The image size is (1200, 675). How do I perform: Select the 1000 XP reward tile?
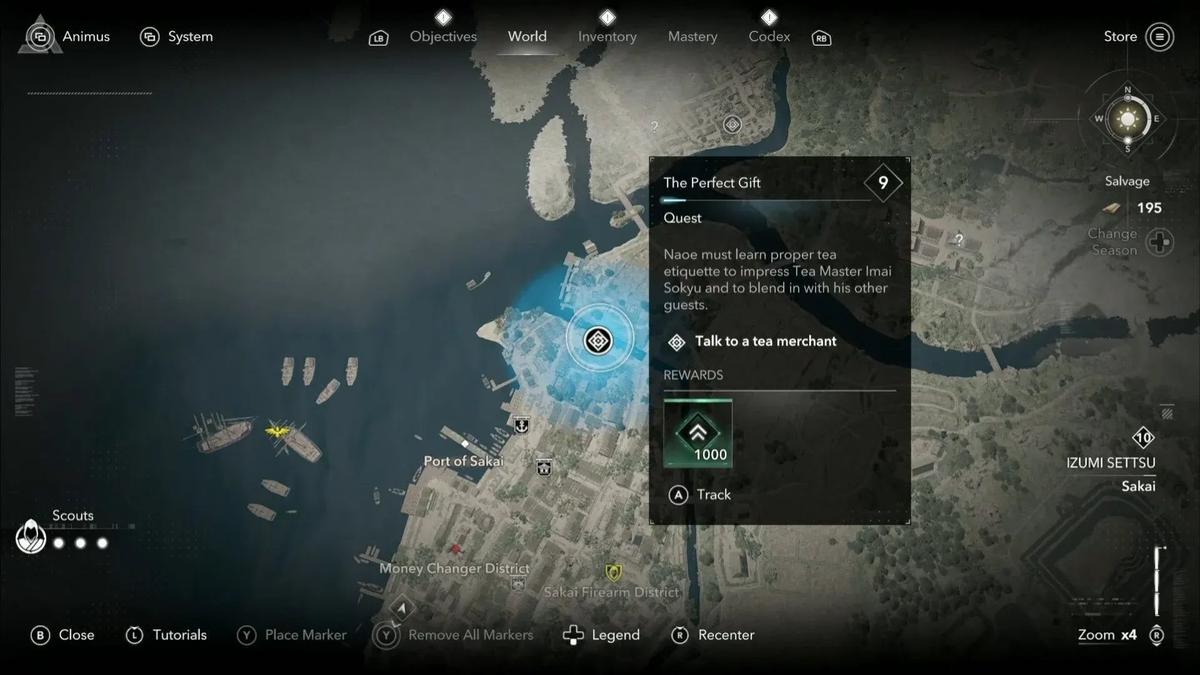pyautogui.click(x=698, y=433)
